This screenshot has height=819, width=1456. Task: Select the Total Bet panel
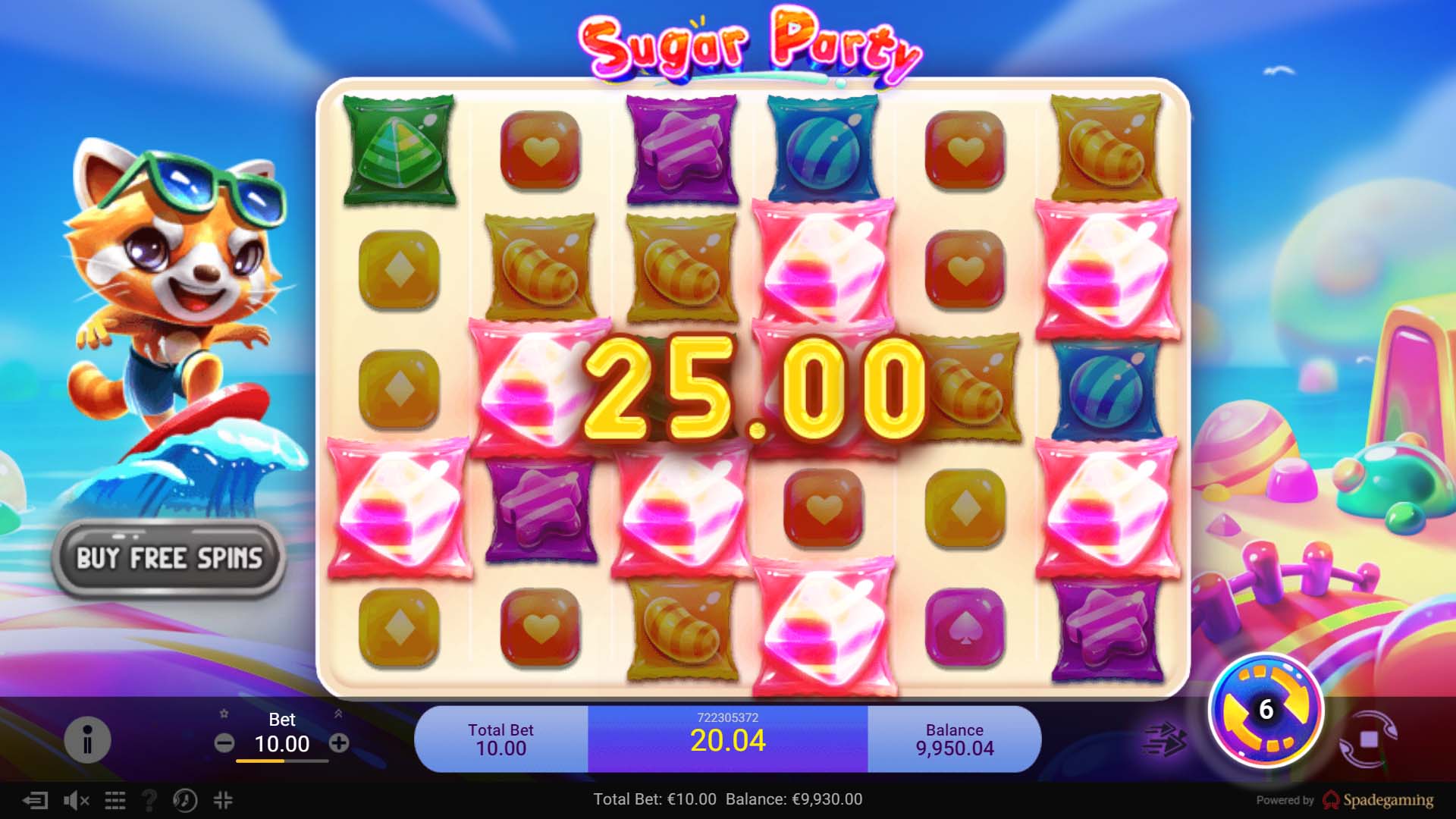(500, 739)
